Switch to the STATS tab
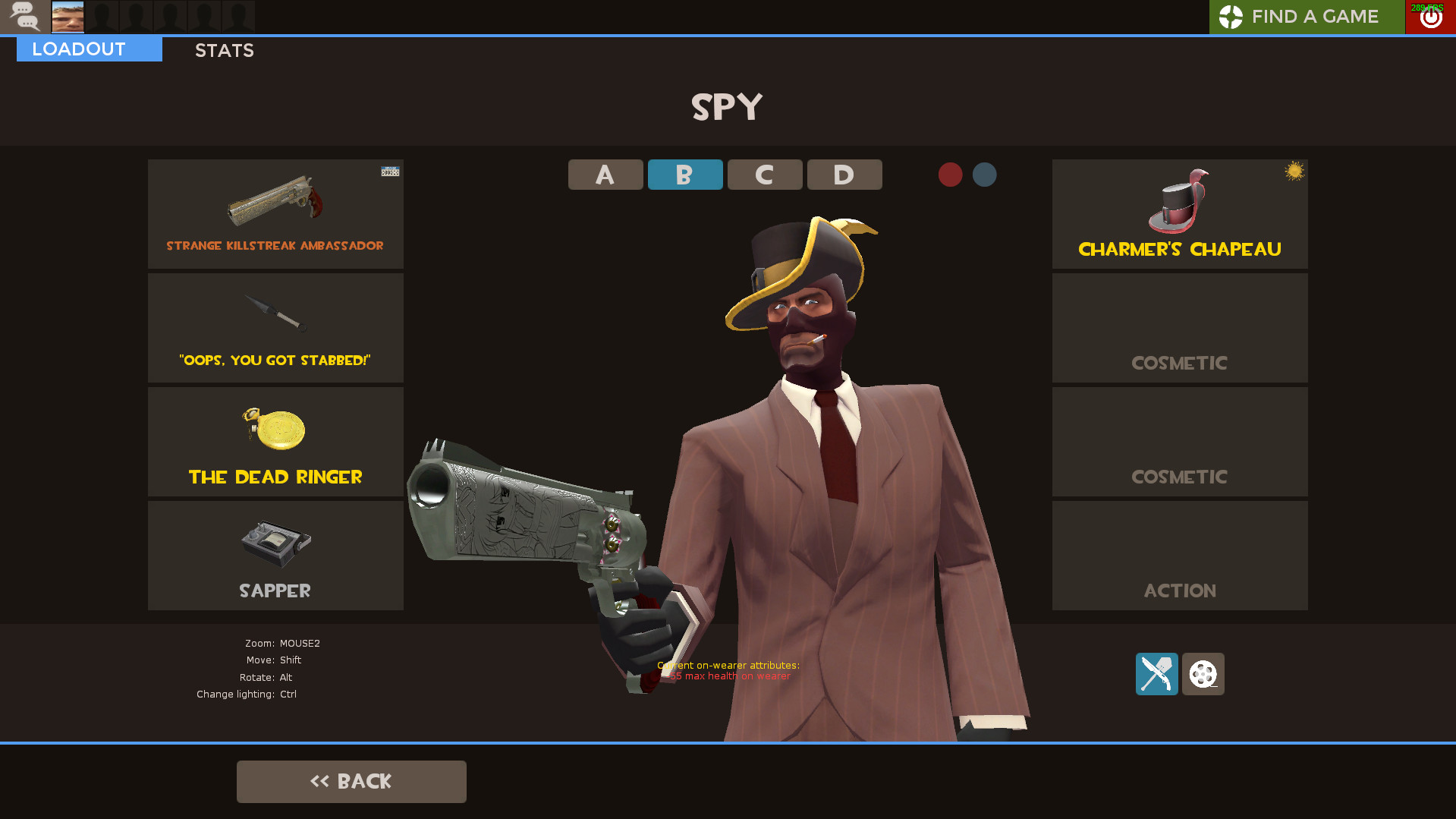The height and width of the screenshot is (819, 1456). (x=224, y=50)
